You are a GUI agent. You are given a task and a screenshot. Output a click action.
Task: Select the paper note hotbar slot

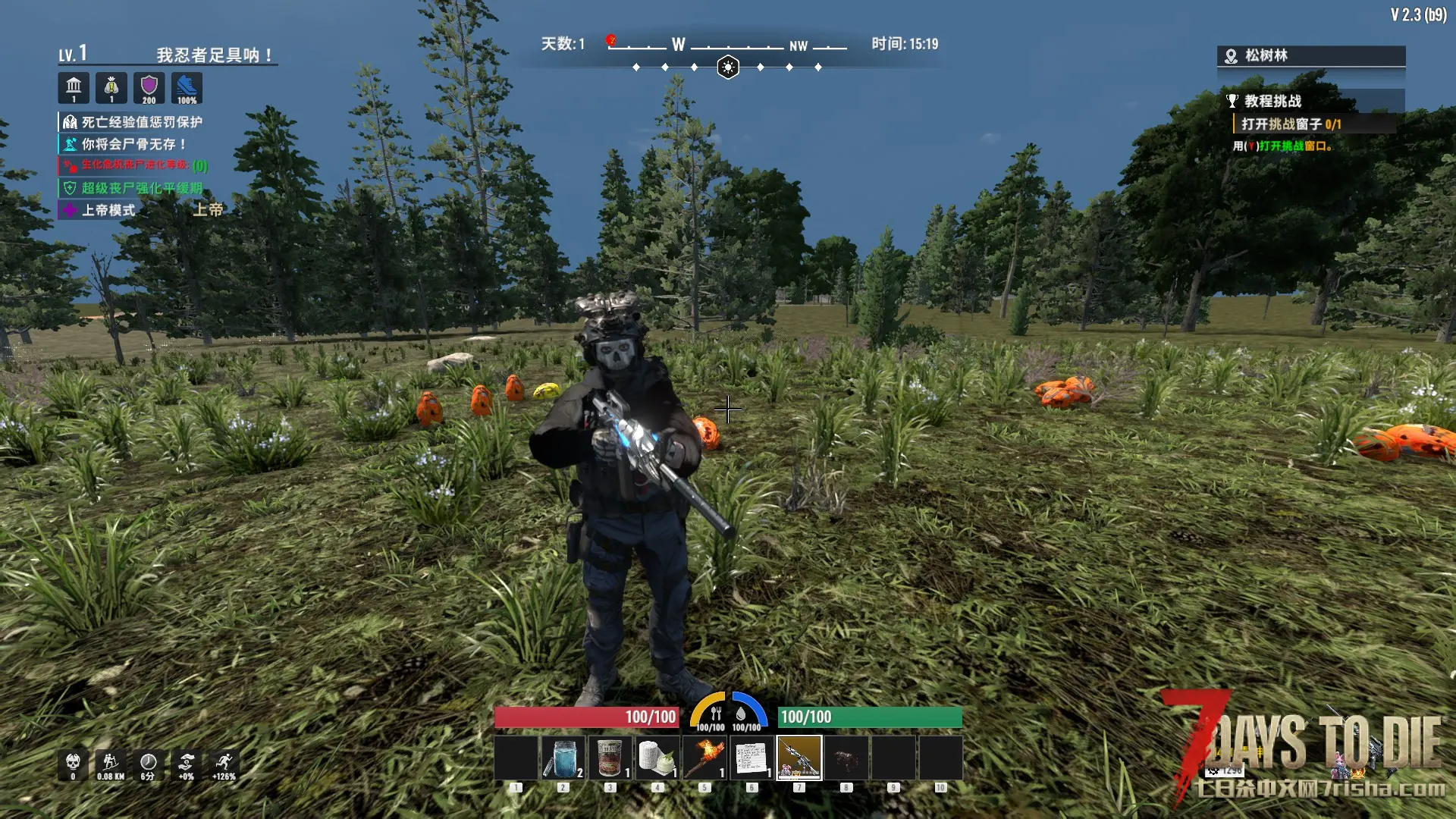click(x=752, y=758)
